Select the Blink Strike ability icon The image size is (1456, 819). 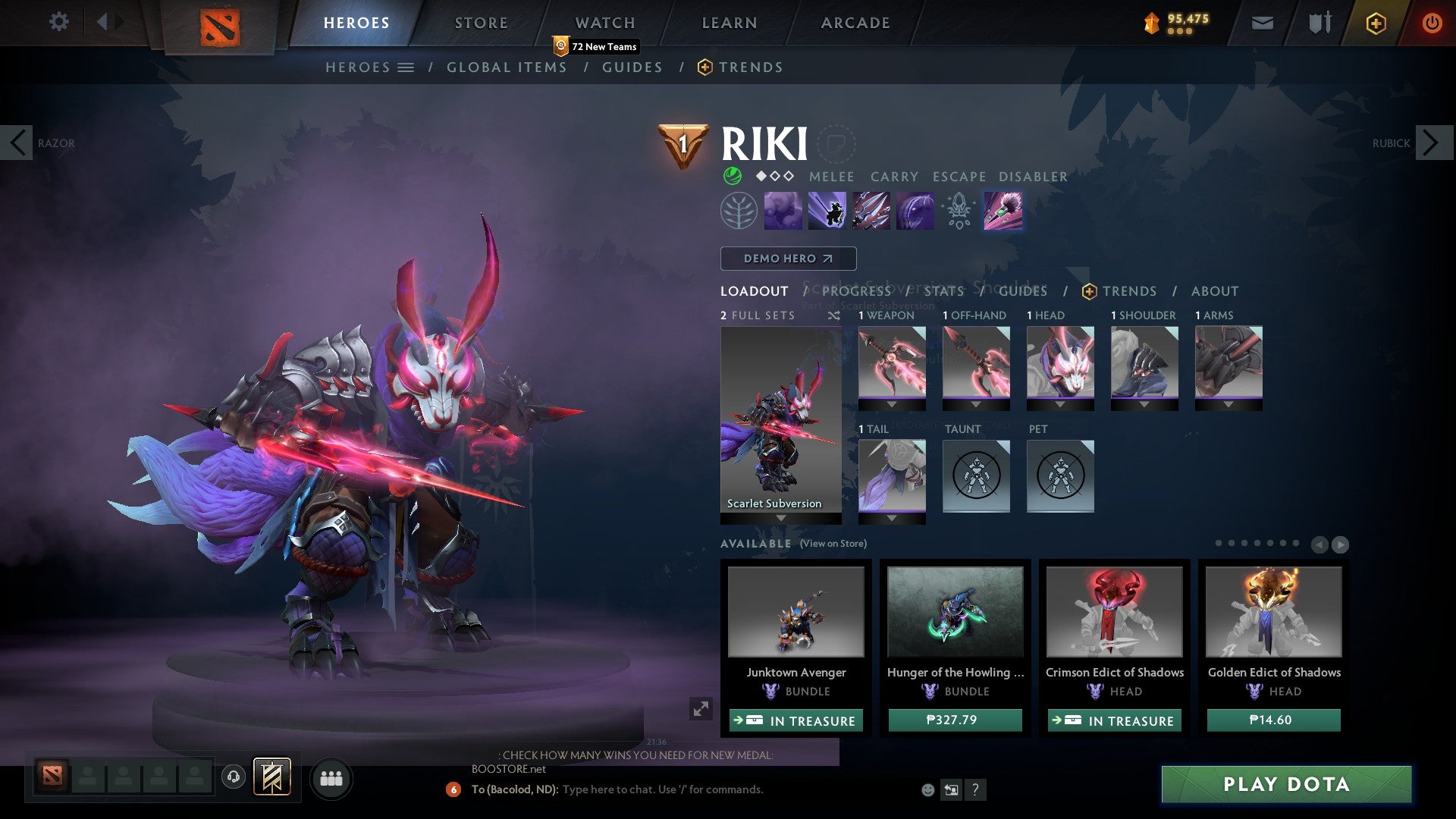coord(828,210)
